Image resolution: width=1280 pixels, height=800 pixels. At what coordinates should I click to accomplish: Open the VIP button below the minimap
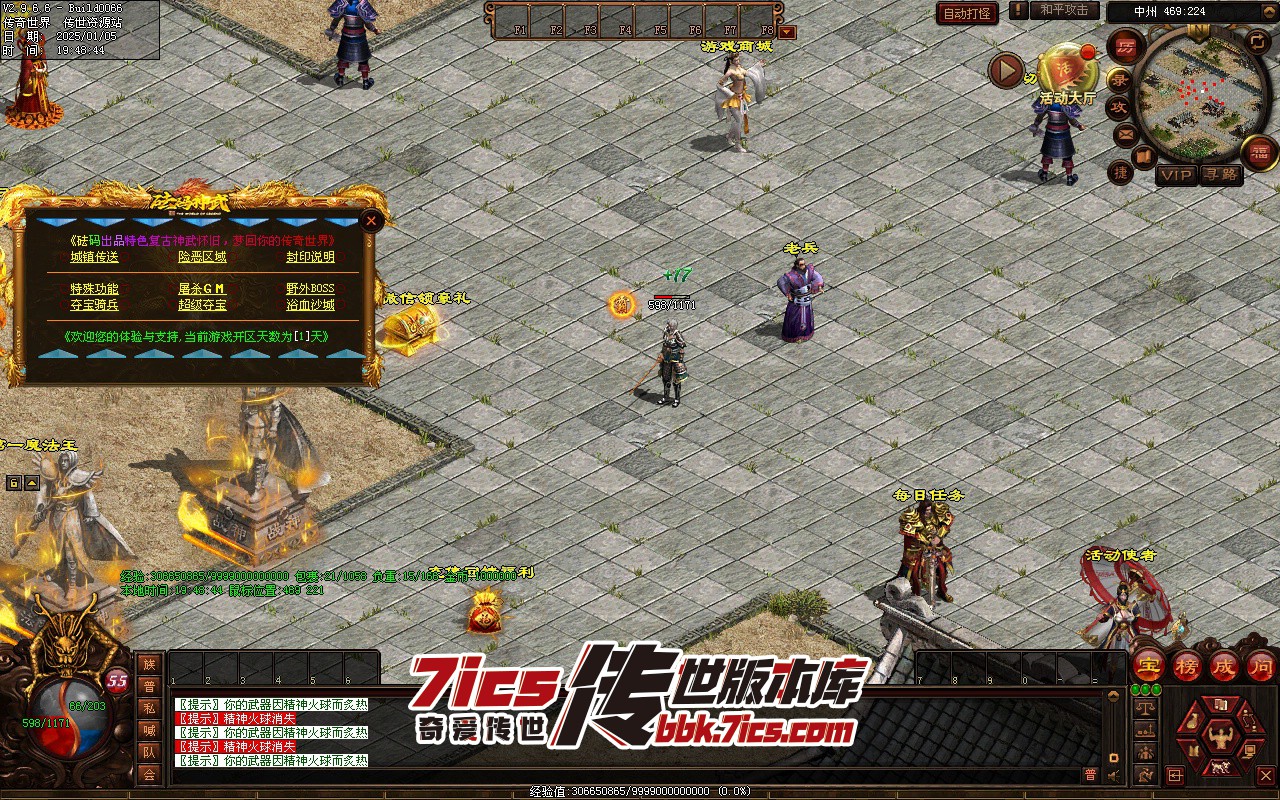tap(1176, 175)
